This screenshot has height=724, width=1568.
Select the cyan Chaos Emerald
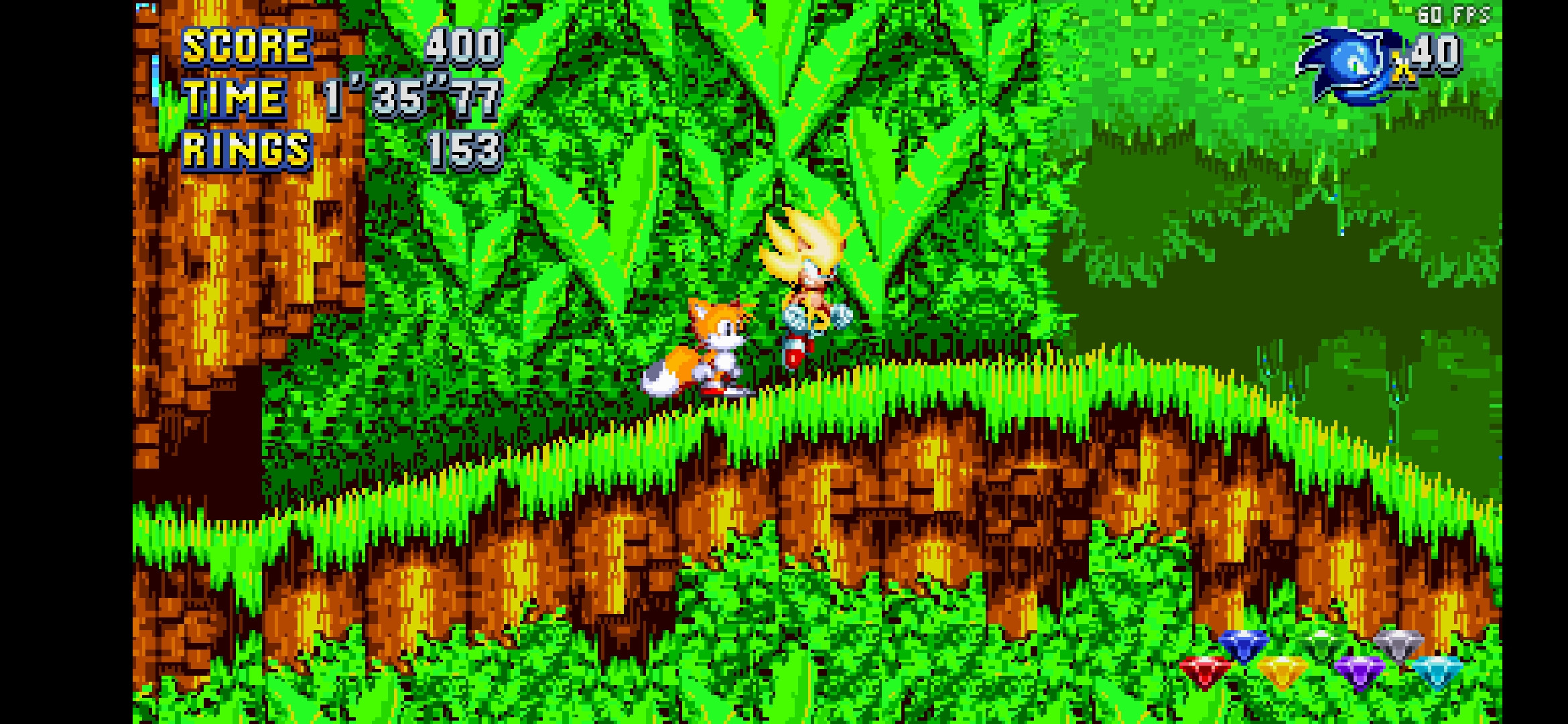(1436, 672)
